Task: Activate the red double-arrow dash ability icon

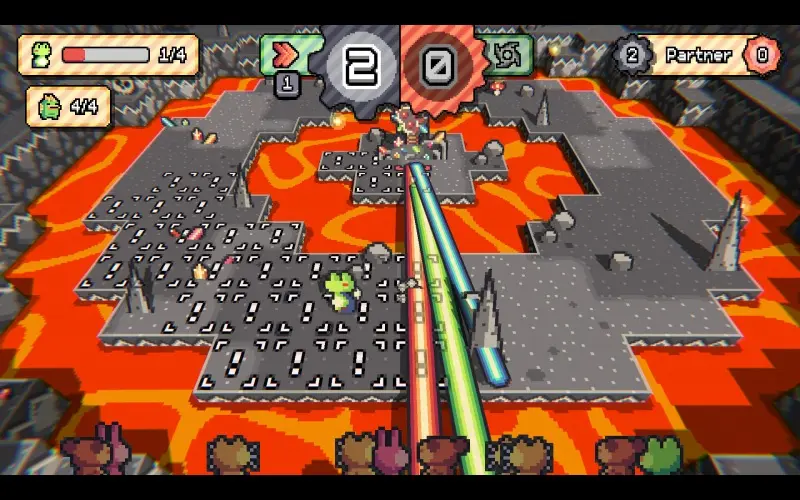Action: 287,53
